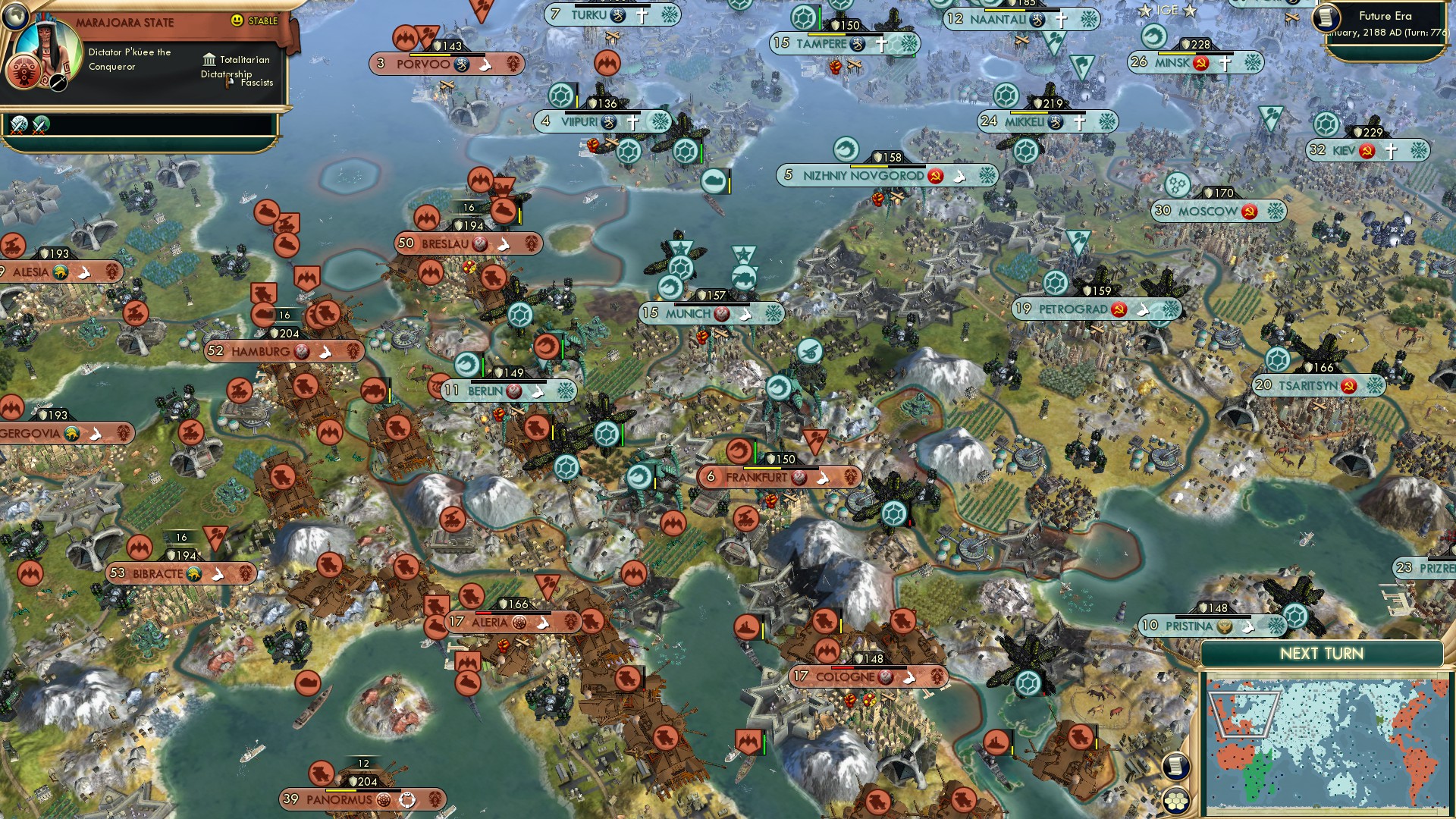
Task: Click Berlin's yellow culture progress bar
Action: point(508,382)
